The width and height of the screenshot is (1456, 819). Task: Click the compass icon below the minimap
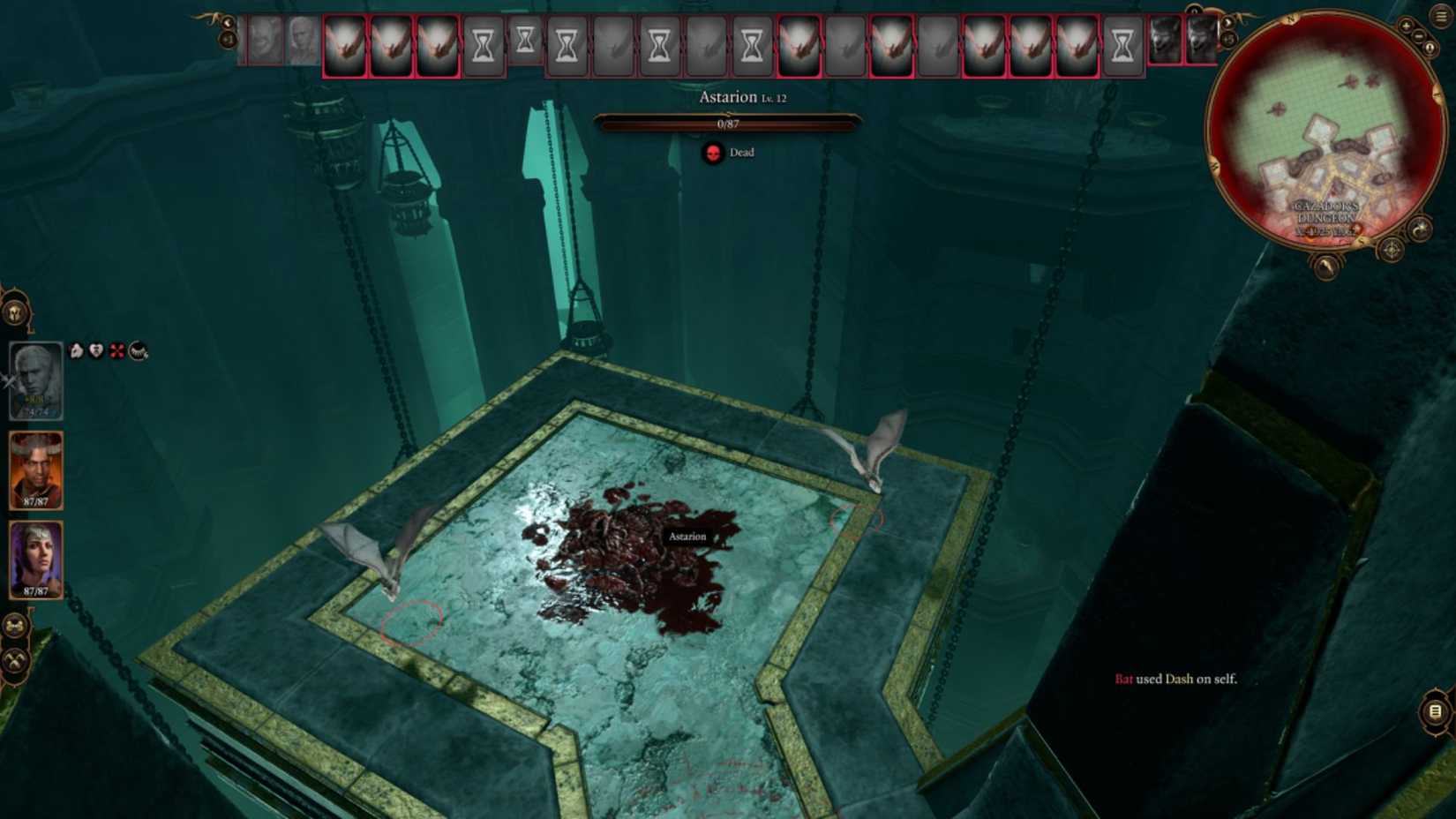click(x=1390, y=250)
